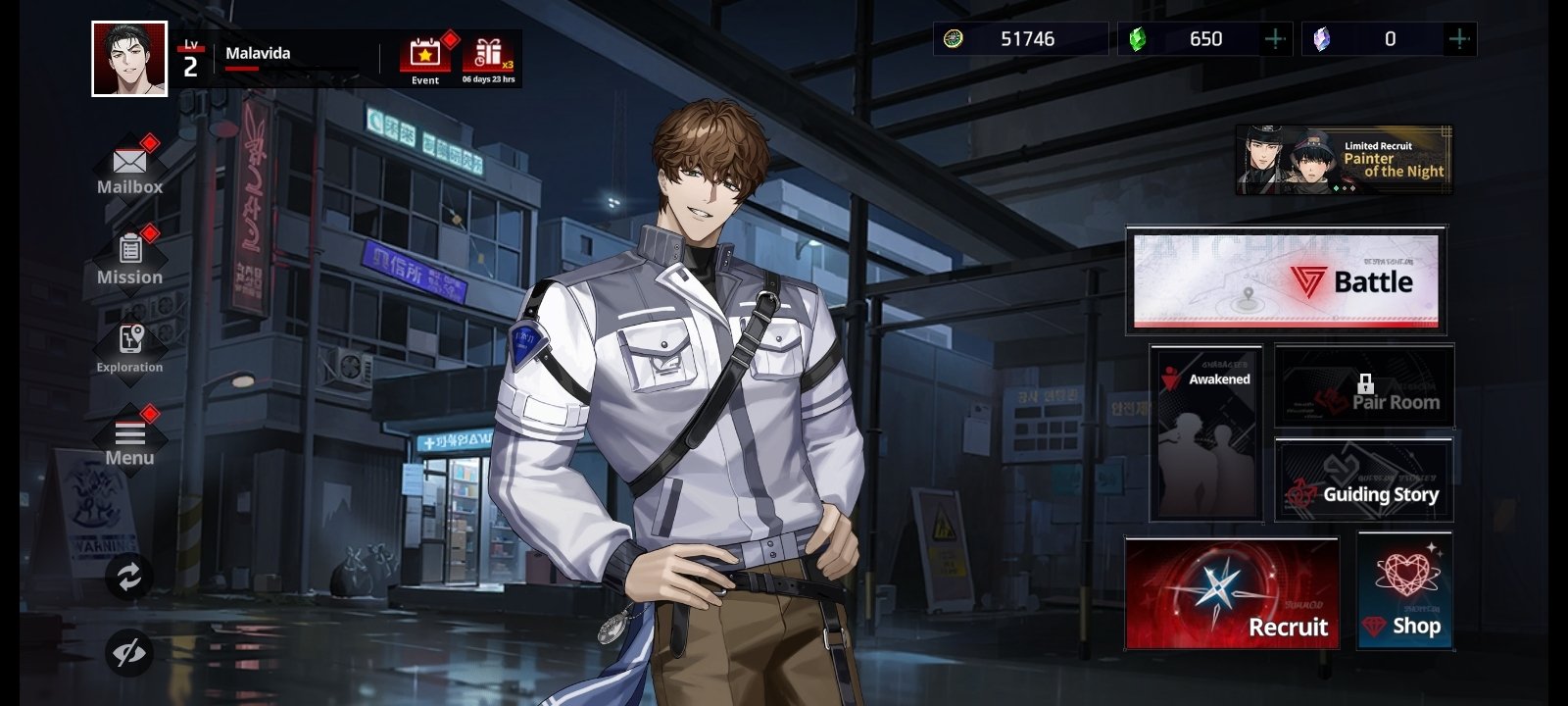Screen dimensions: 1568x706
Task: Open the timed gift box reward
Action: [x=488, y=59]
